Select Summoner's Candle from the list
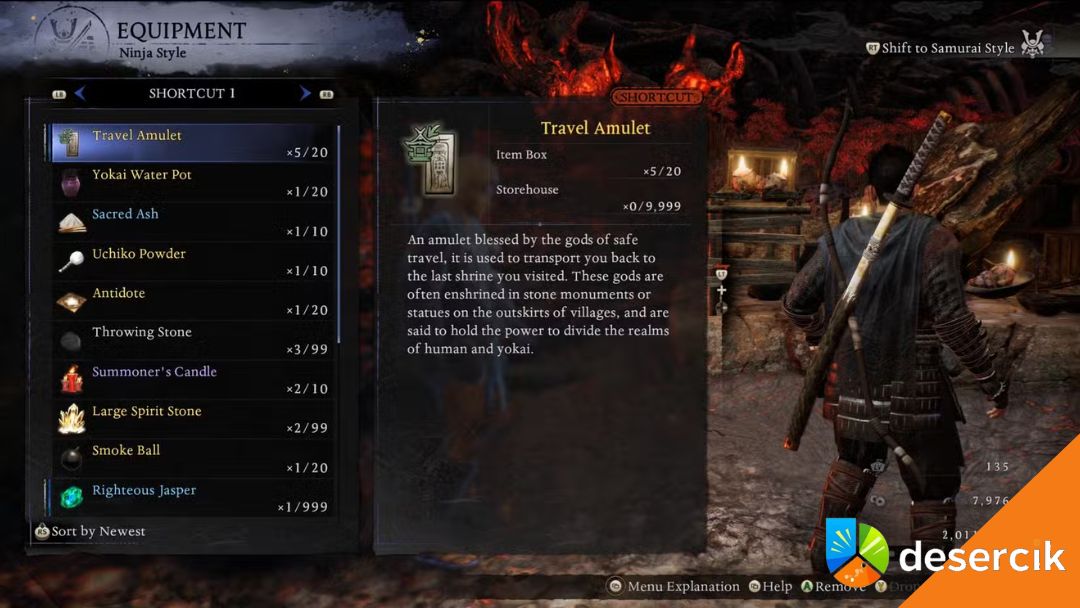Viewport: 1080px width, 608px height. point(192,380)
